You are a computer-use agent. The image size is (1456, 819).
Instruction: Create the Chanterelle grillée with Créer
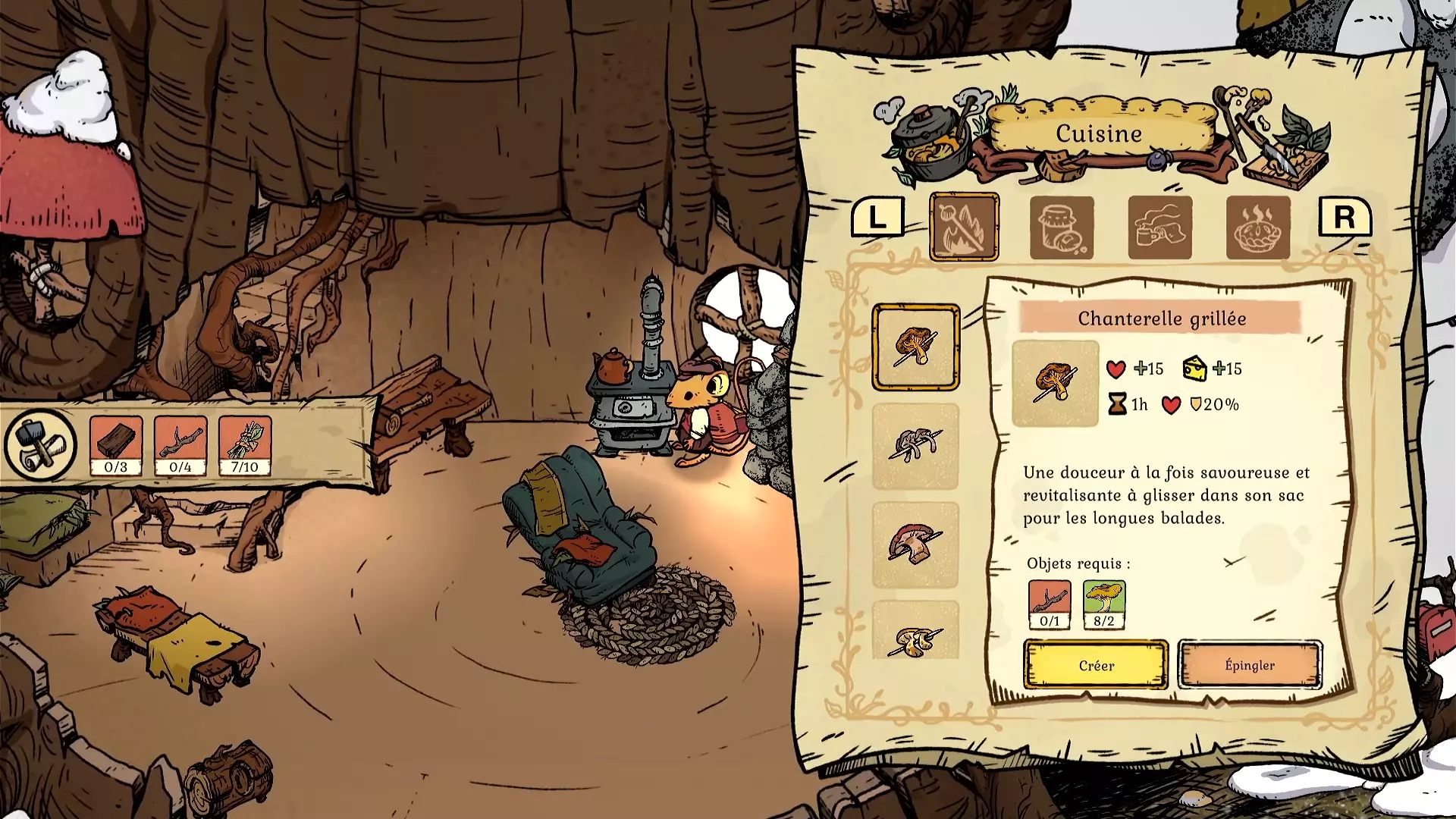[x=1096, y=665]
